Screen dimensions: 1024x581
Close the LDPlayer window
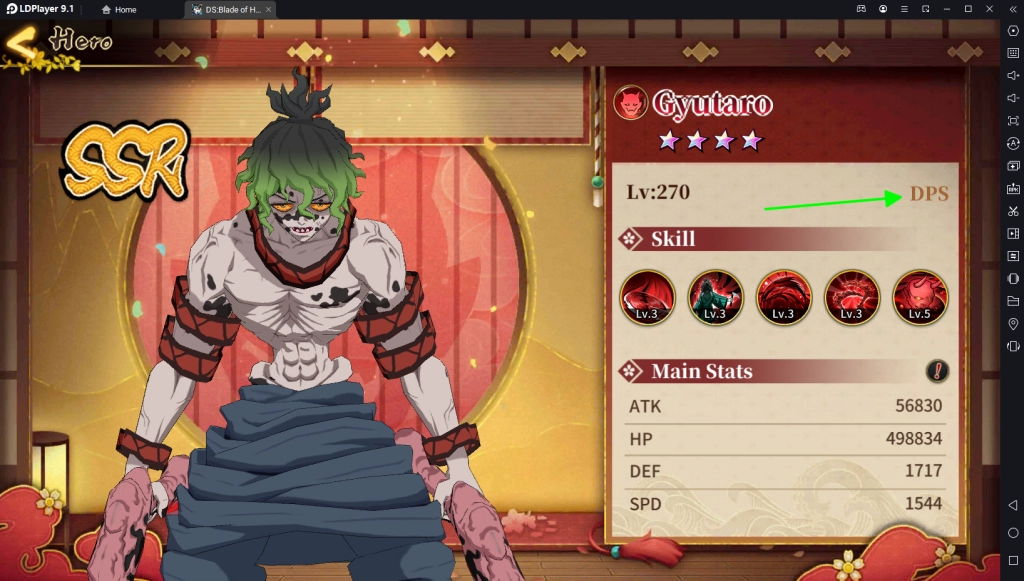988,9
